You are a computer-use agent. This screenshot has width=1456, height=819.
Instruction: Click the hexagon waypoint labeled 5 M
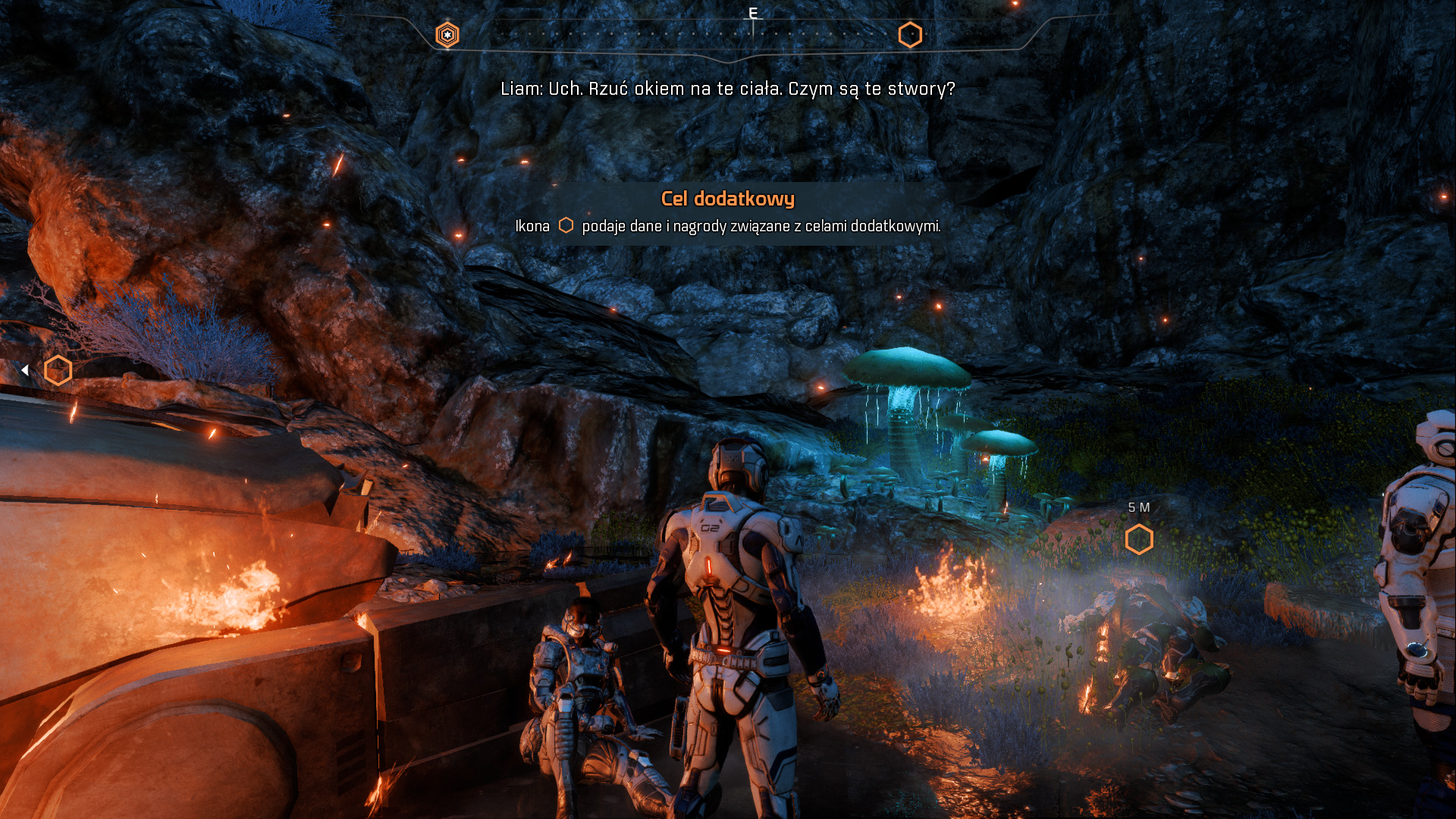coord(1139,539)
